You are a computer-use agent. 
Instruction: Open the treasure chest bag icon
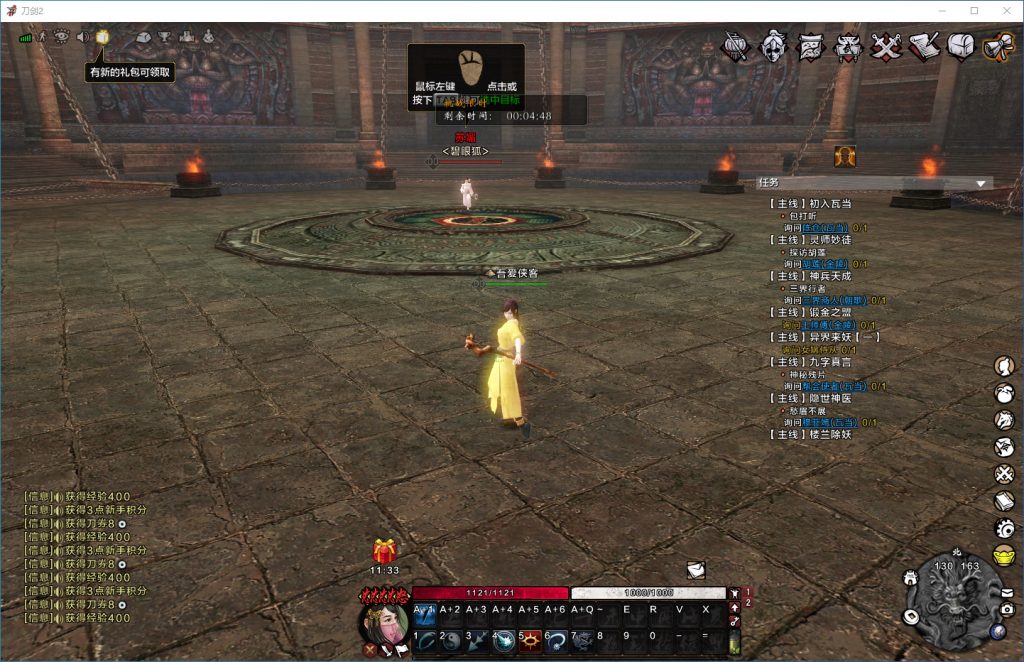click(x=961, y=46)
